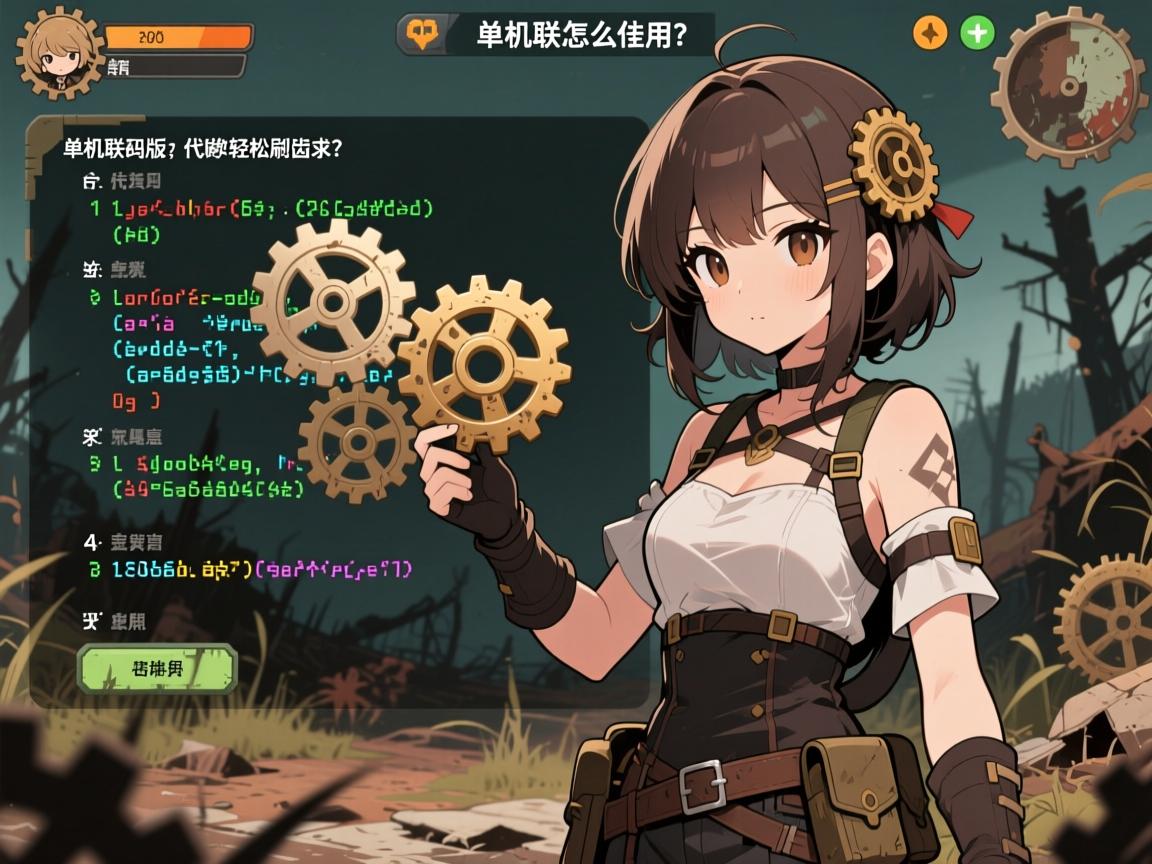Click the player avatar in gear frame
1152x864 pixels.
pos(59,54)
